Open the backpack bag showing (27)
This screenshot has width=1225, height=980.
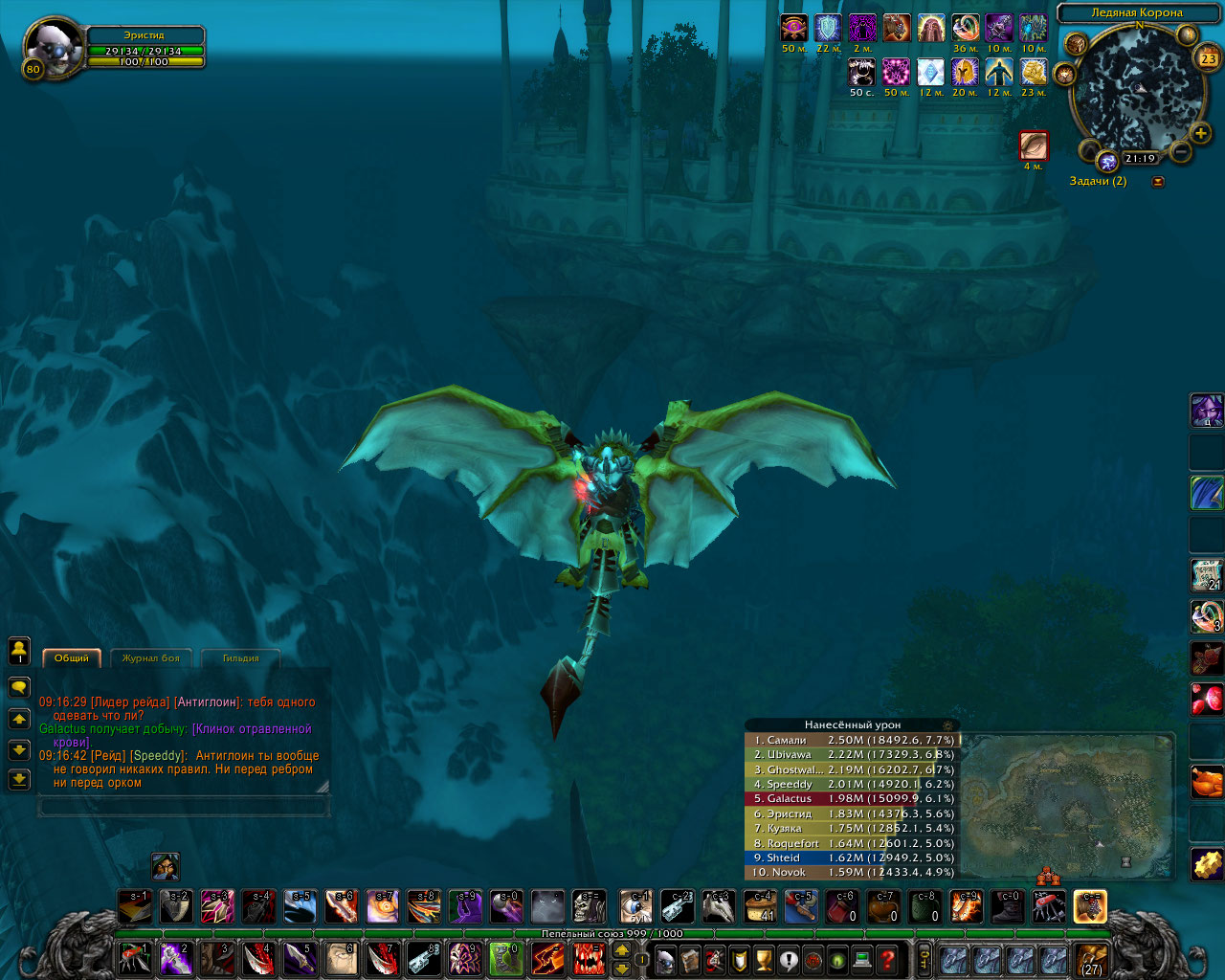pos(1090,959)
